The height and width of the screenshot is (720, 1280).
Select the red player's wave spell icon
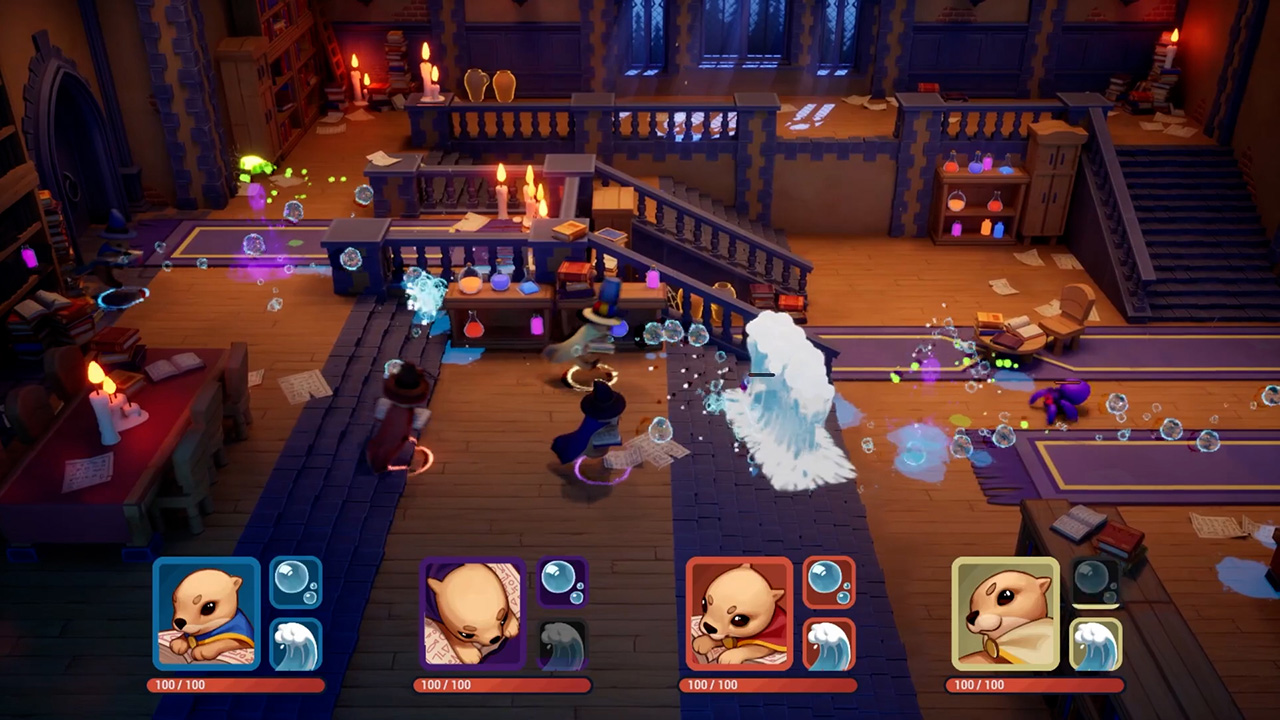(830, 645)
